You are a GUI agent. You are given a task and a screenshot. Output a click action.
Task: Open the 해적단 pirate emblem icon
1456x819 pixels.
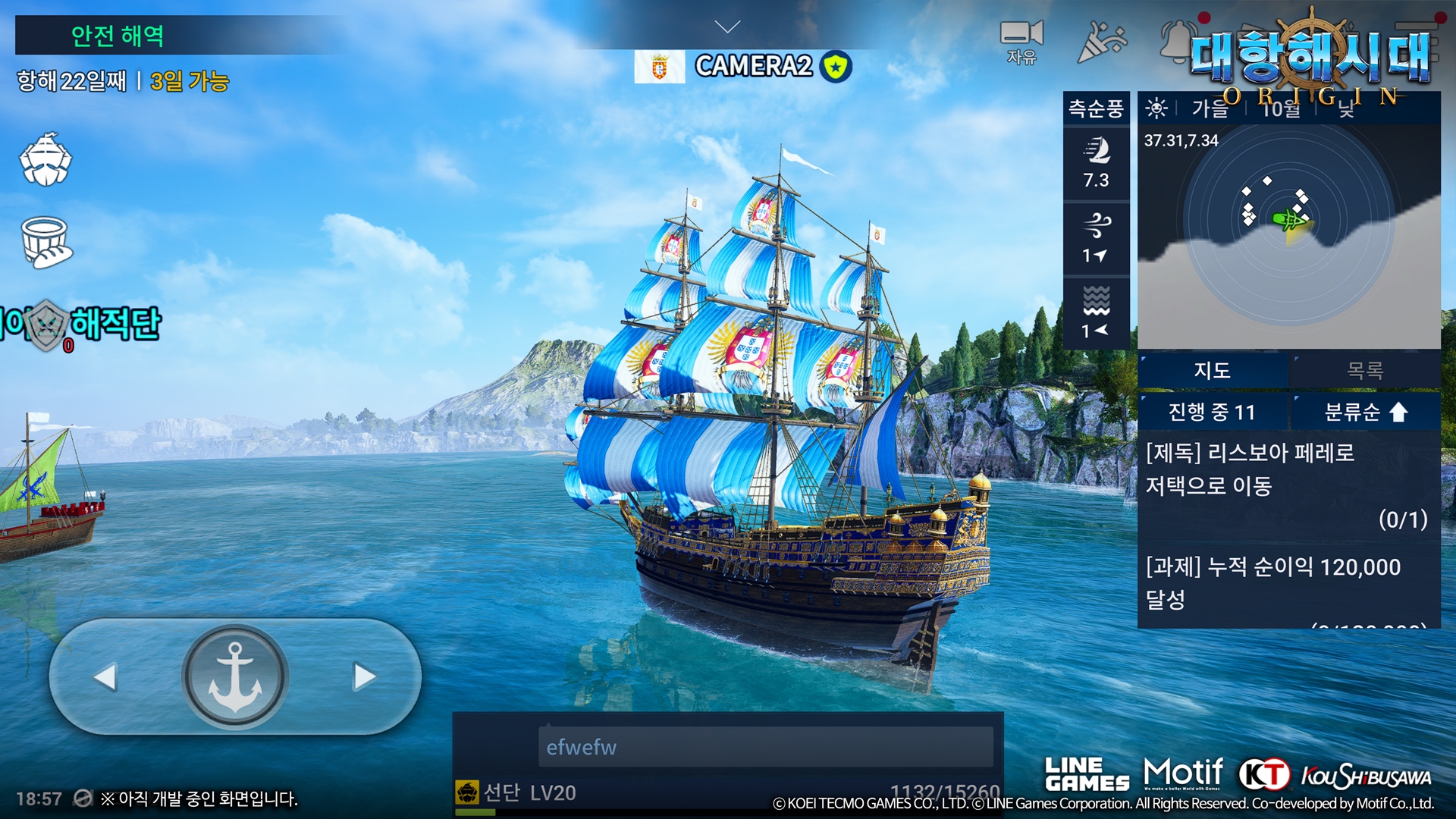[47, 325]
